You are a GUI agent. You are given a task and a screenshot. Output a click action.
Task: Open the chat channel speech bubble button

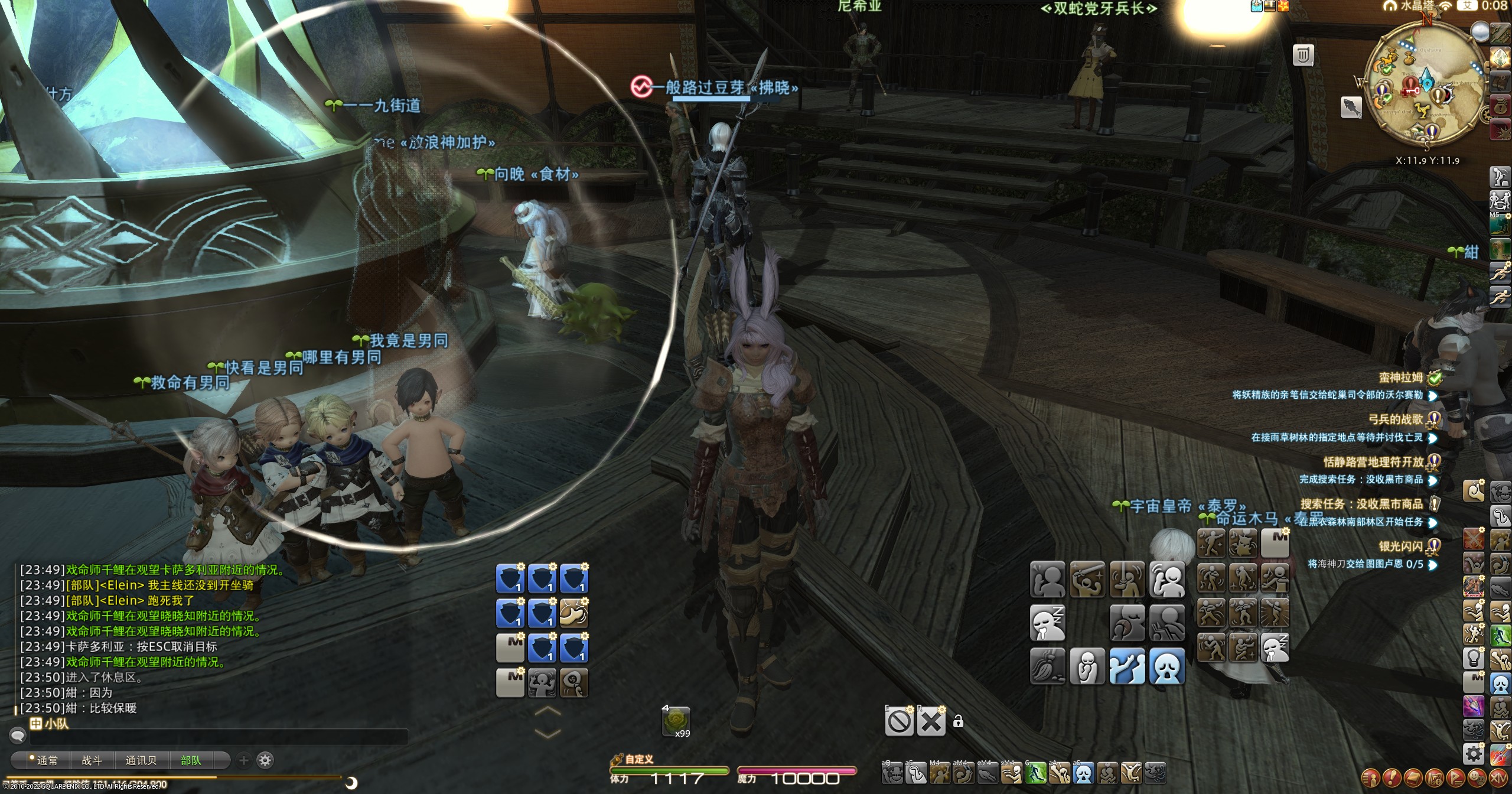point(18,736)
